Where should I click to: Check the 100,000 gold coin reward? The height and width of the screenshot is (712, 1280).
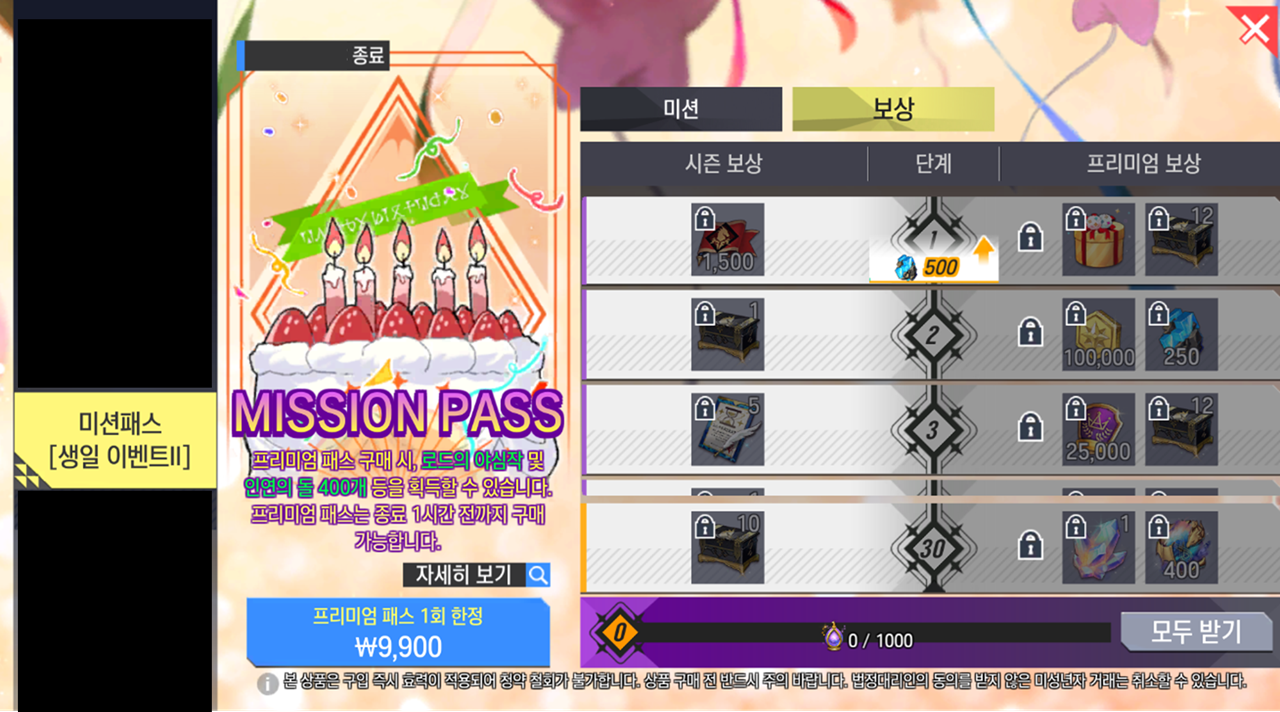click(1098, 334)
